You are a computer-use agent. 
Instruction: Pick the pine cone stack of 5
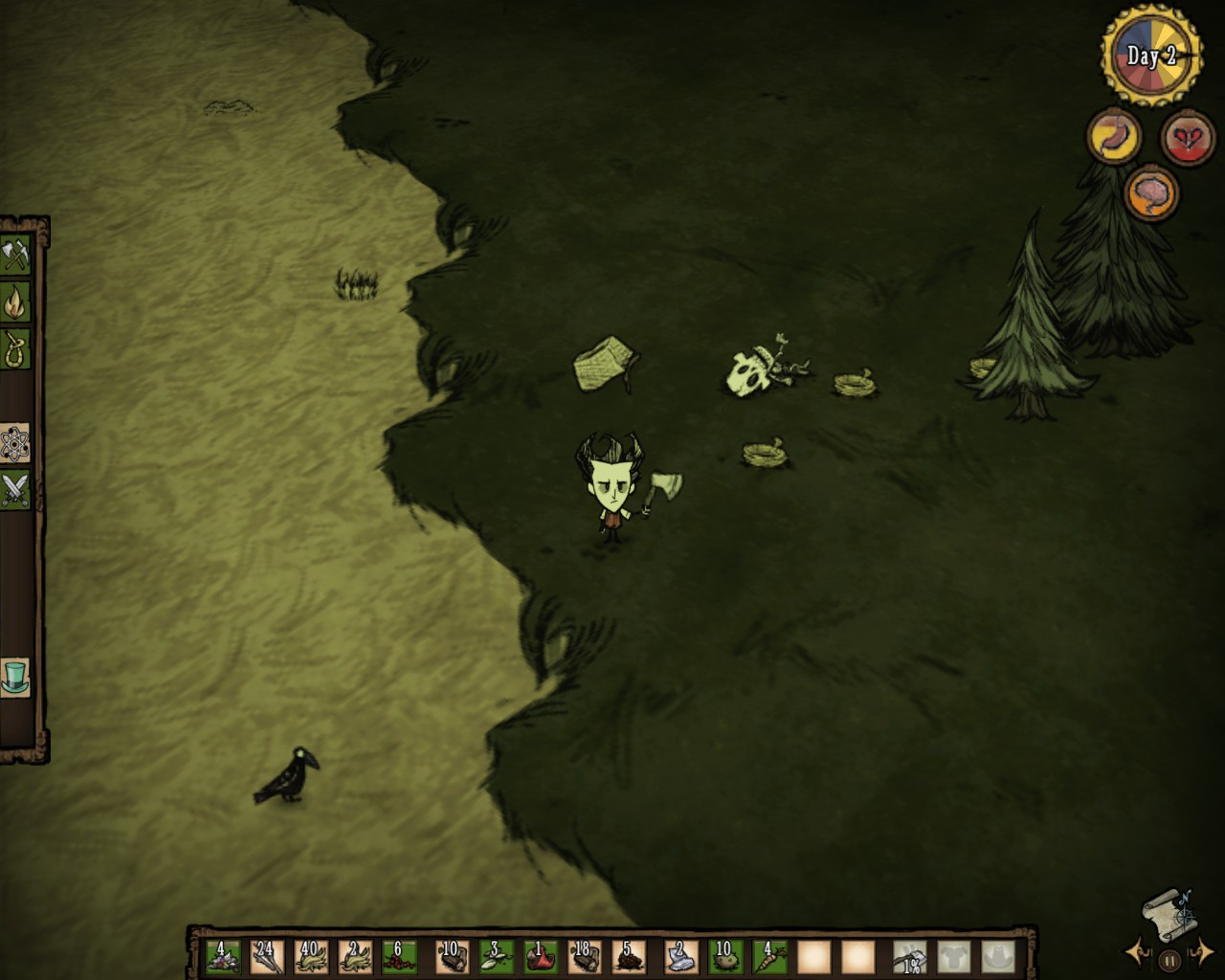pyautogui.click(x=628, y=956)
